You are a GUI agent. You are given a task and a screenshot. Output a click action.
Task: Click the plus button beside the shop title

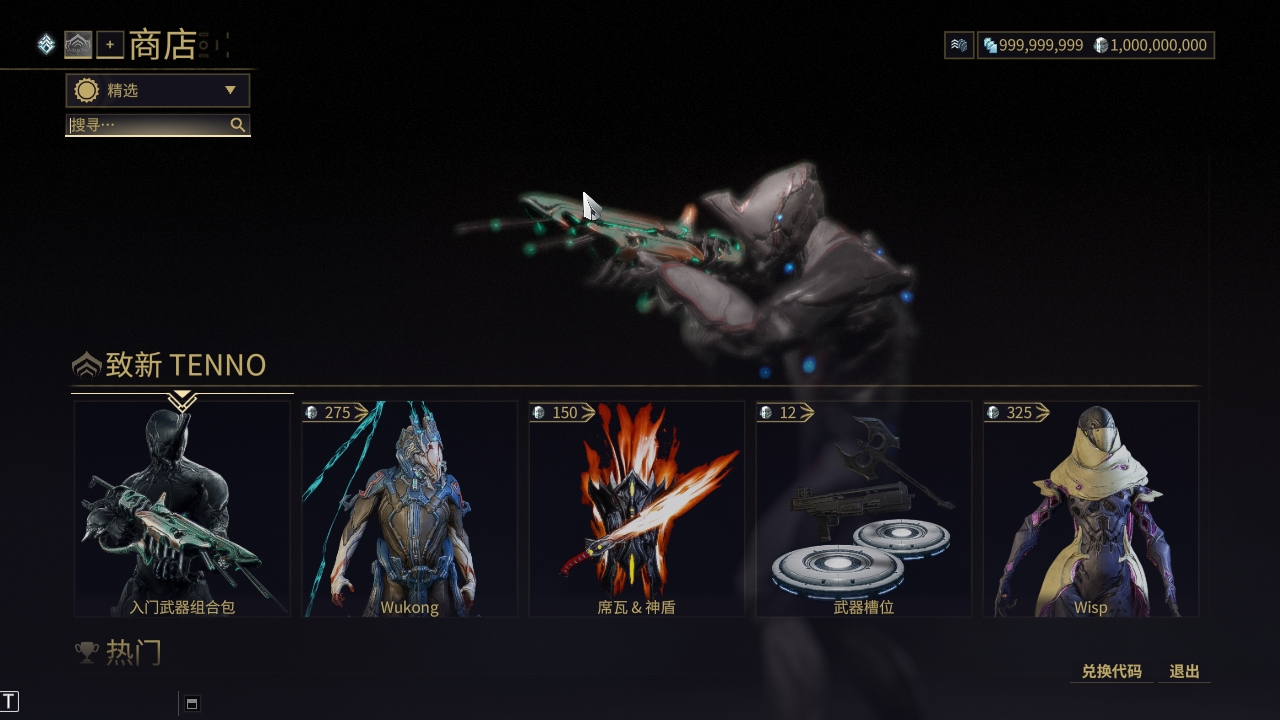[x=110, y=45]
